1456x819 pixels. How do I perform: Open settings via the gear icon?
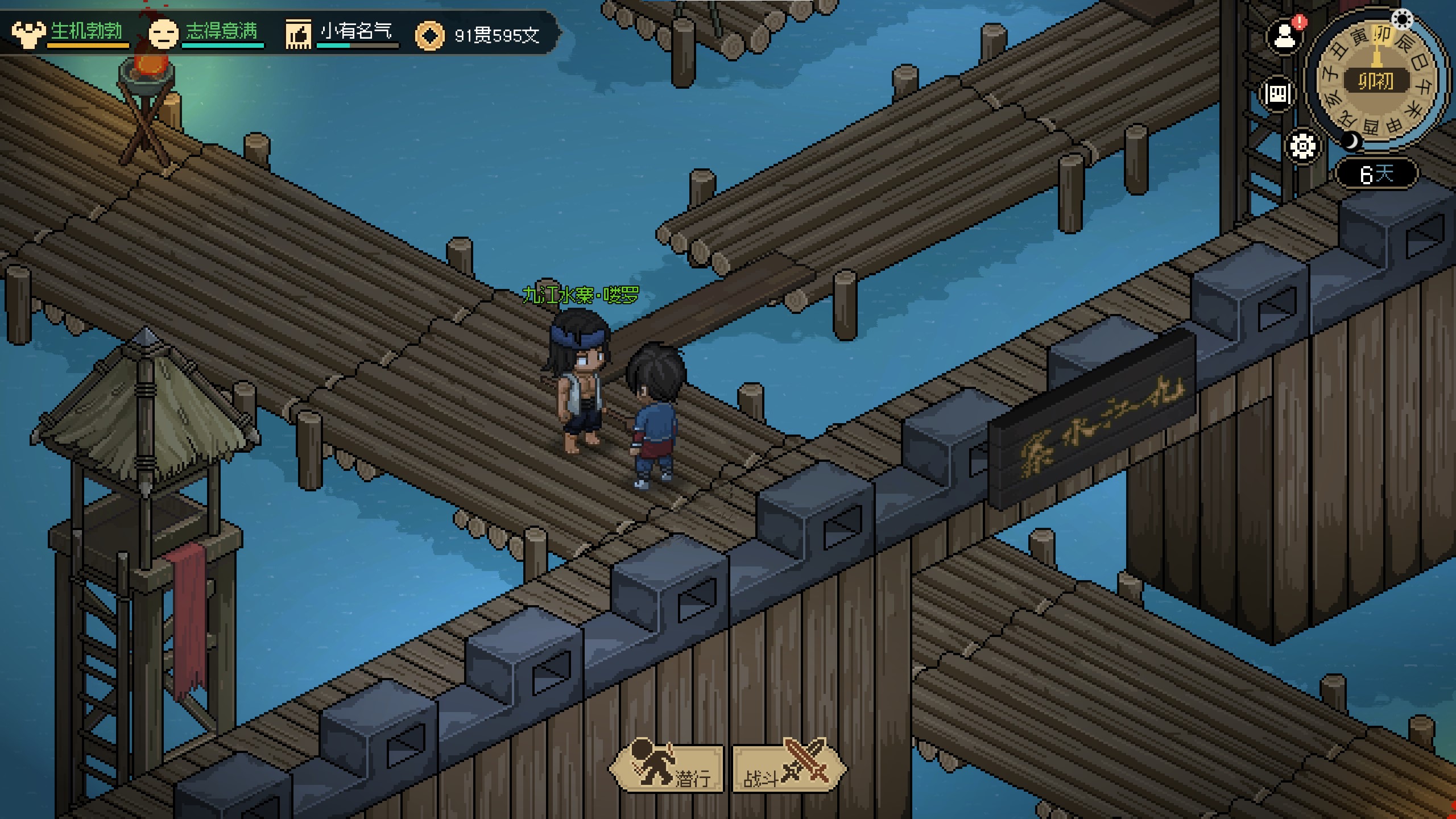pos(1302,147)
